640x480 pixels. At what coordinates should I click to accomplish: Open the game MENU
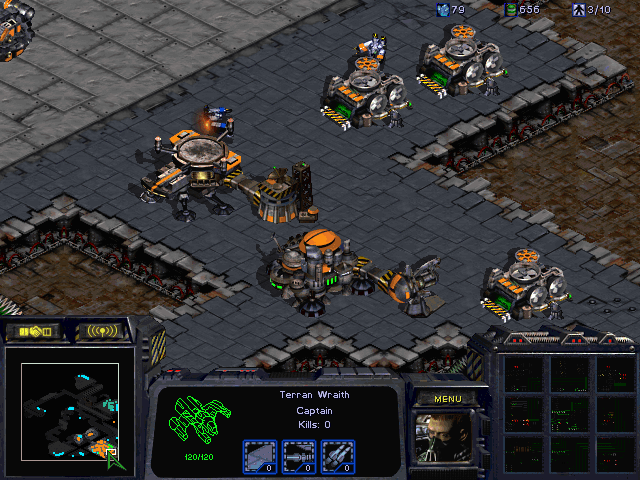tap(446, 399)
